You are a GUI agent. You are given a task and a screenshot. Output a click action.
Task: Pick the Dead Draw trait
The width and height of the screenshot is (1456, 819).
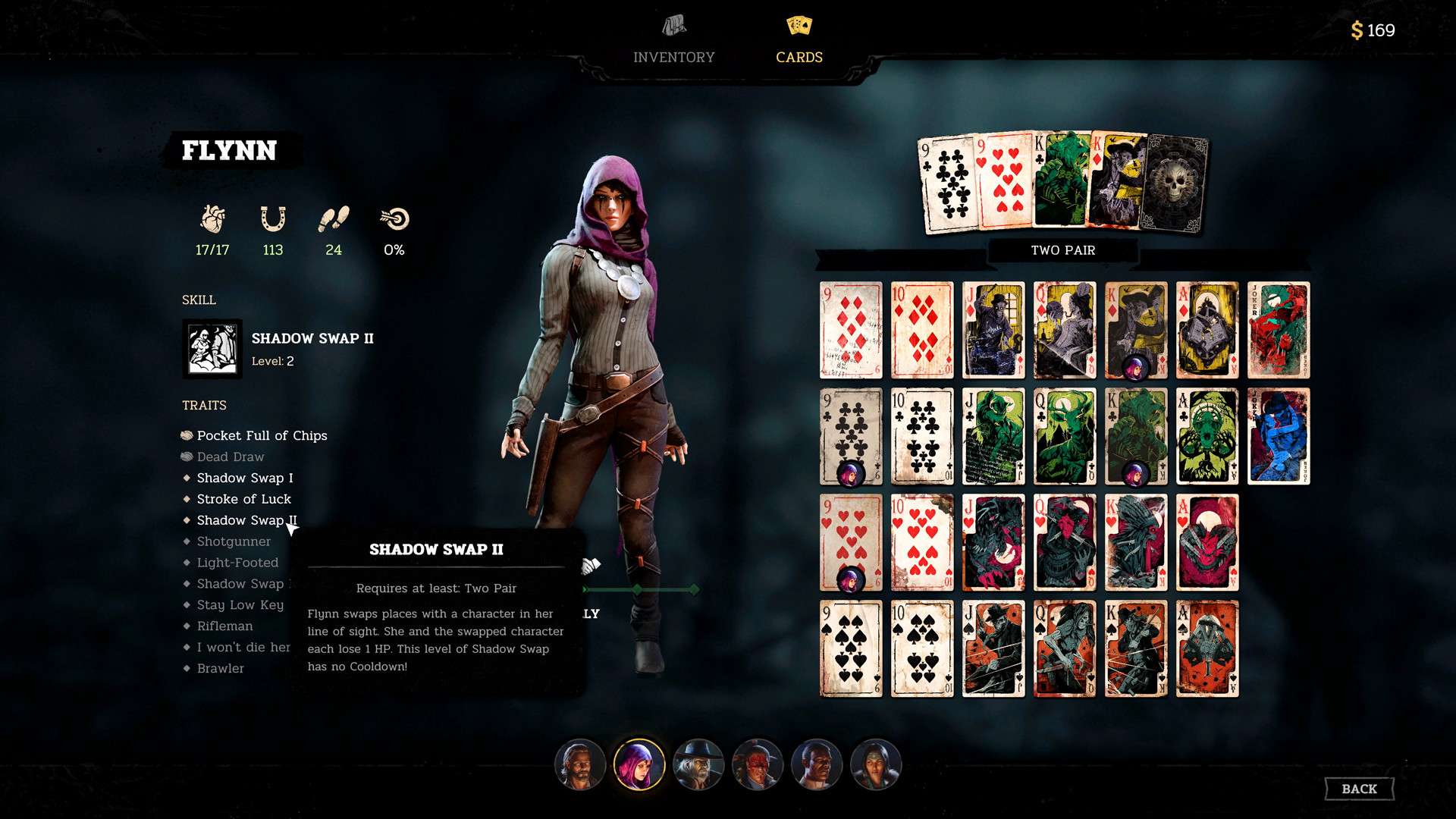(230, 457)
